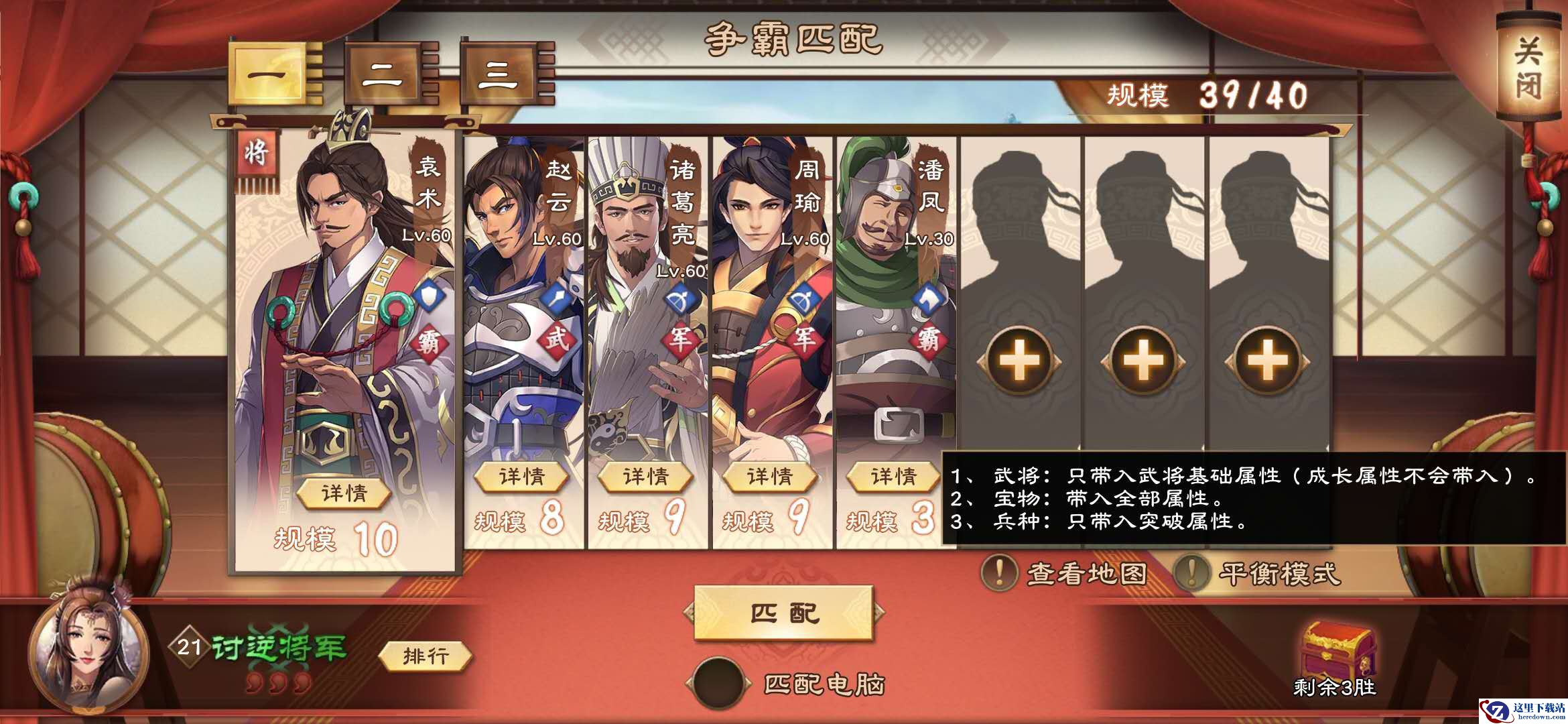This screenshot has height=724, width=1568.
Task: Toggle the 匹配电脑 option
Action: pos(718,683)
